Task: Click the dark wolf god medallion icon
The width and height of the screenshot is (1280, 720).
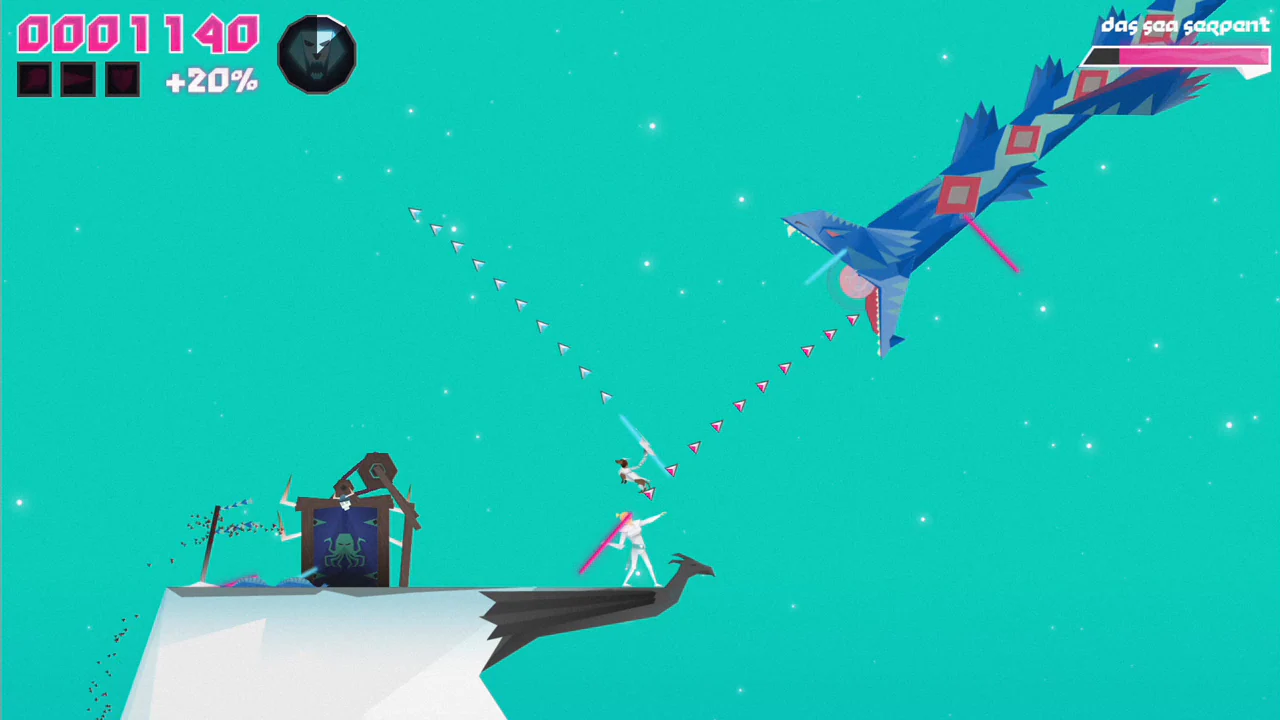Action: 316,54
